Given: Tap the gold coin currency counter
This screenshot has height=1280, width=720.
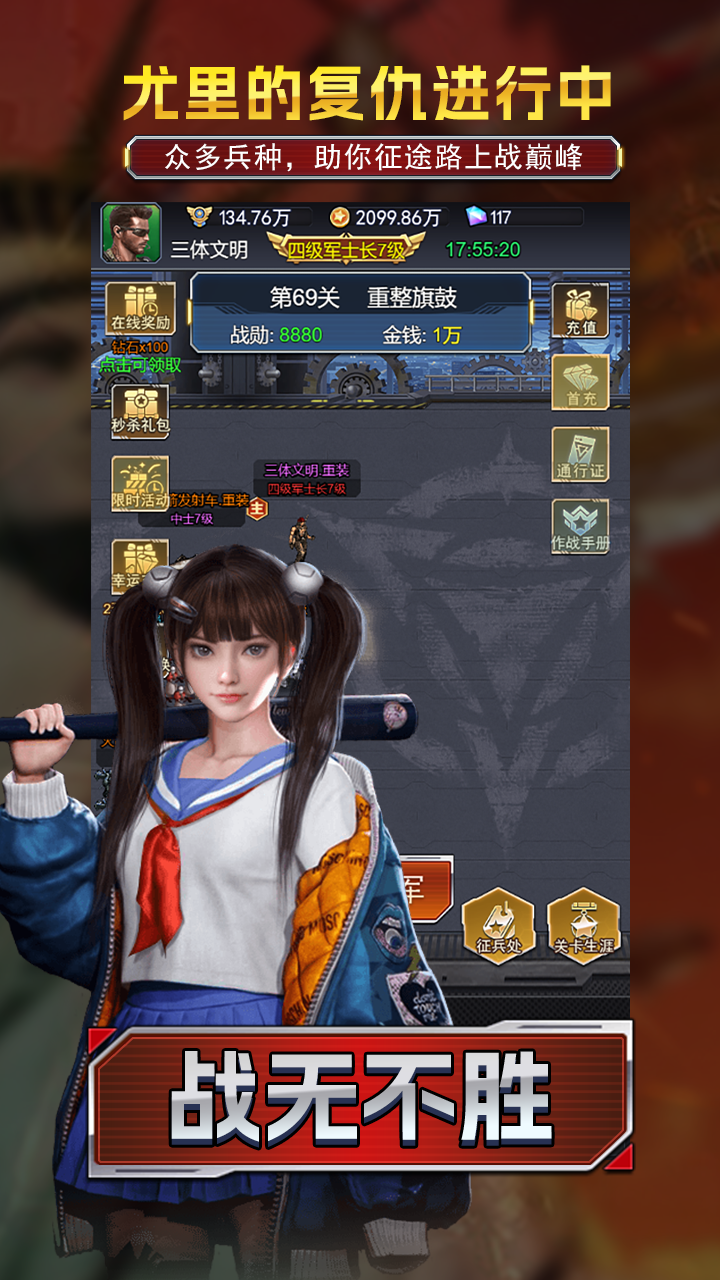Looking at the screenshot, I should (x=386, y=217).
